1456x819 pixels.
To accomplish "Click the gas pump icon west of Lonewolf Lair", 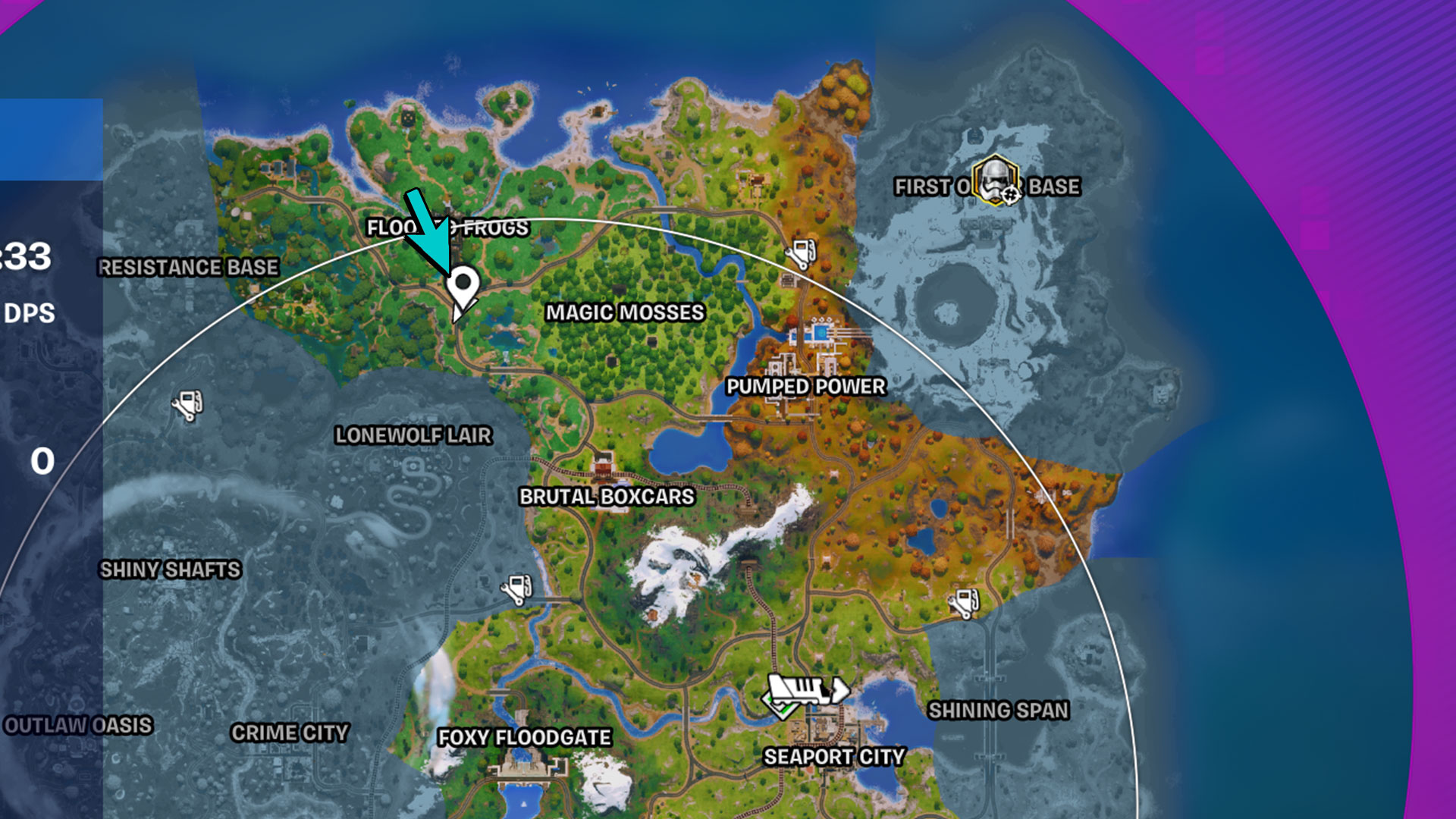I will 187,404.
